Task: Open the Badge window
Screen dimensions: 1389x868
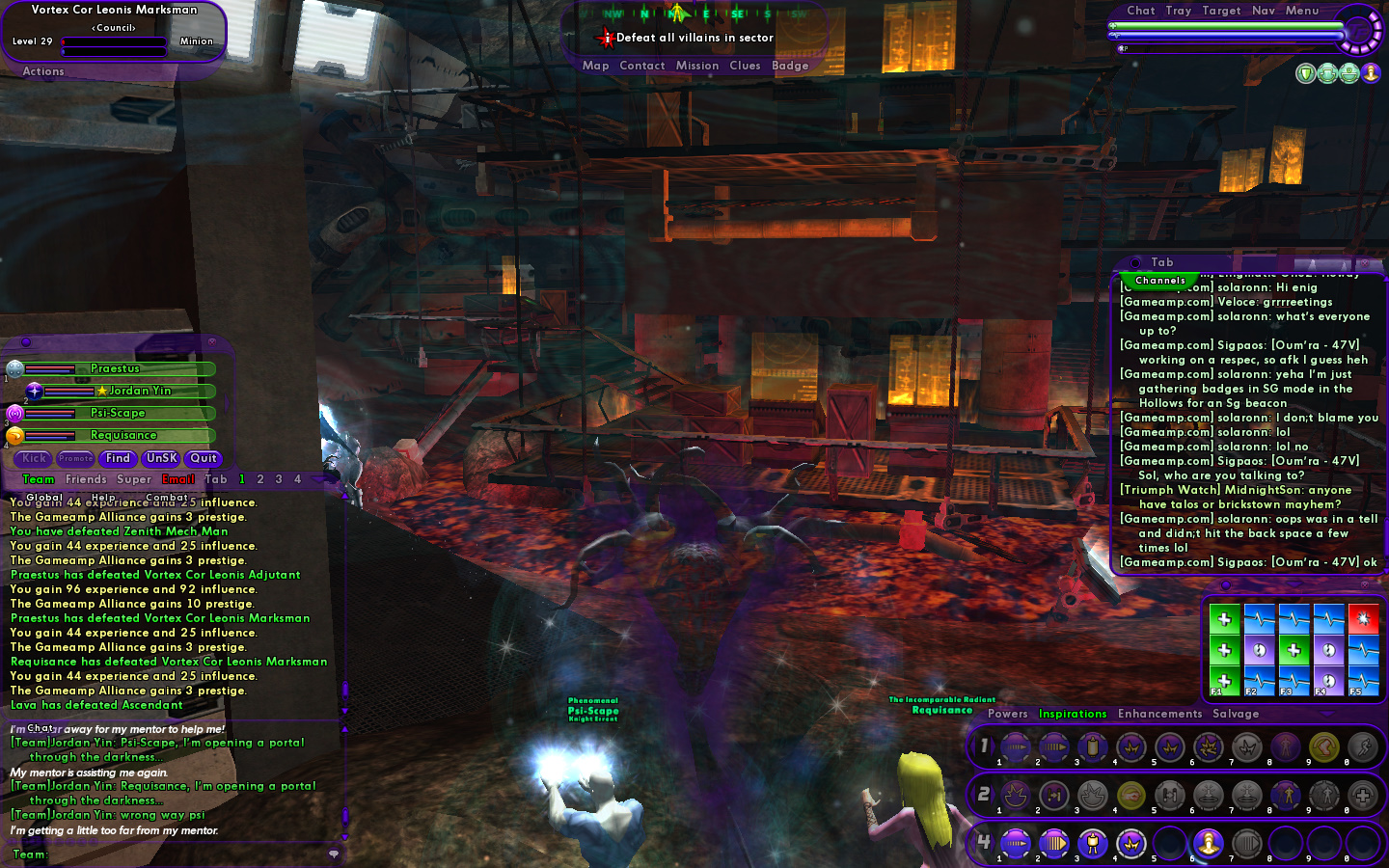Action: (x=790, y=66)
